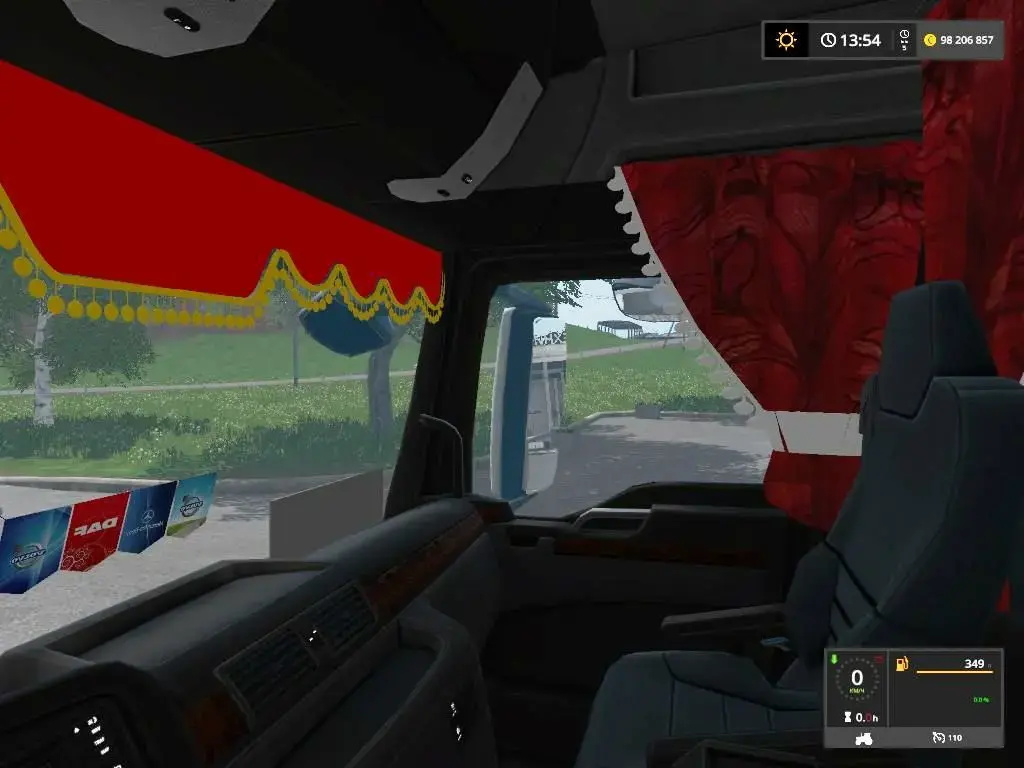Viewport: 1024px width, 768px height.
Task: Click the yellow fuel pump icon
Action: [902, 664]
